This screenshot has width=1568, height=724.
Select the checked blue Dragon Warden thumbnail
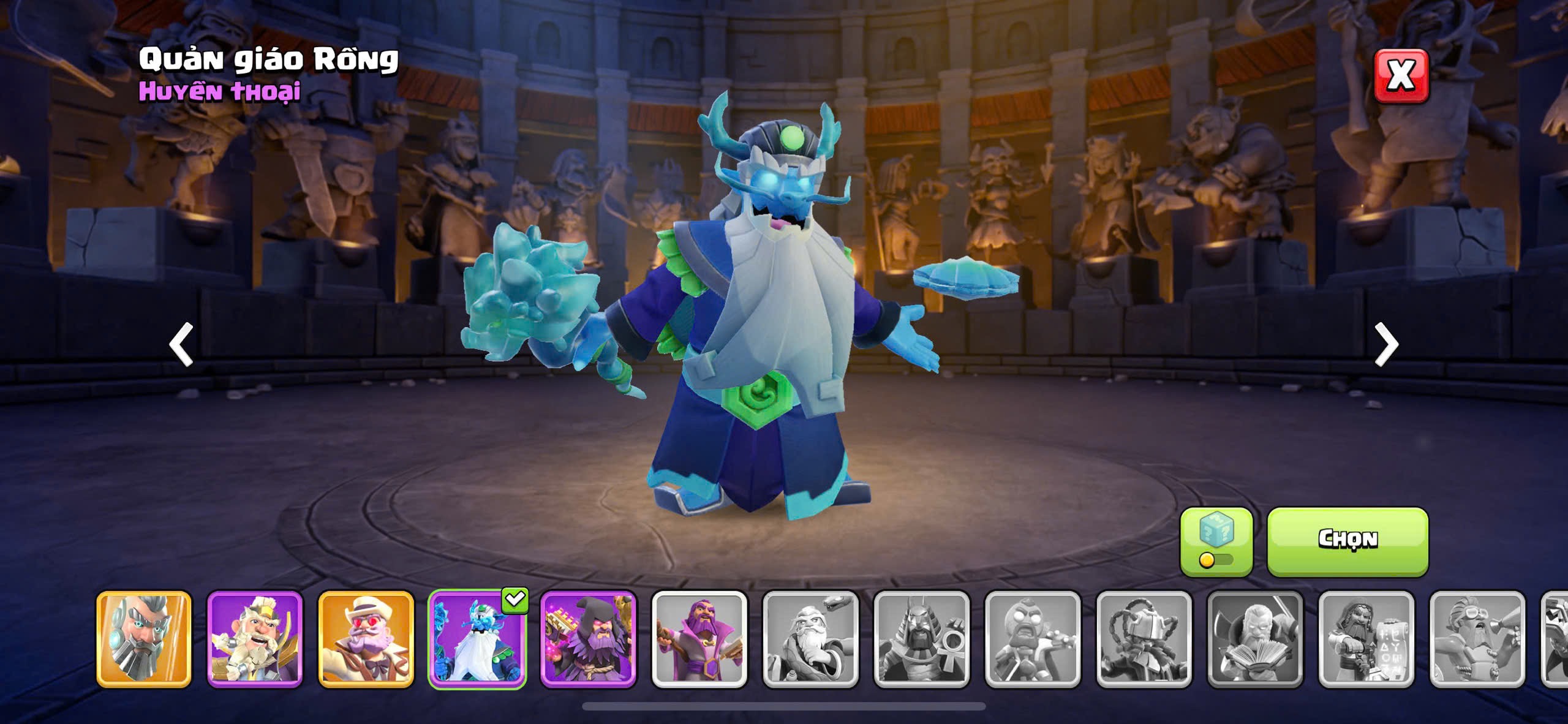[477, 638]
